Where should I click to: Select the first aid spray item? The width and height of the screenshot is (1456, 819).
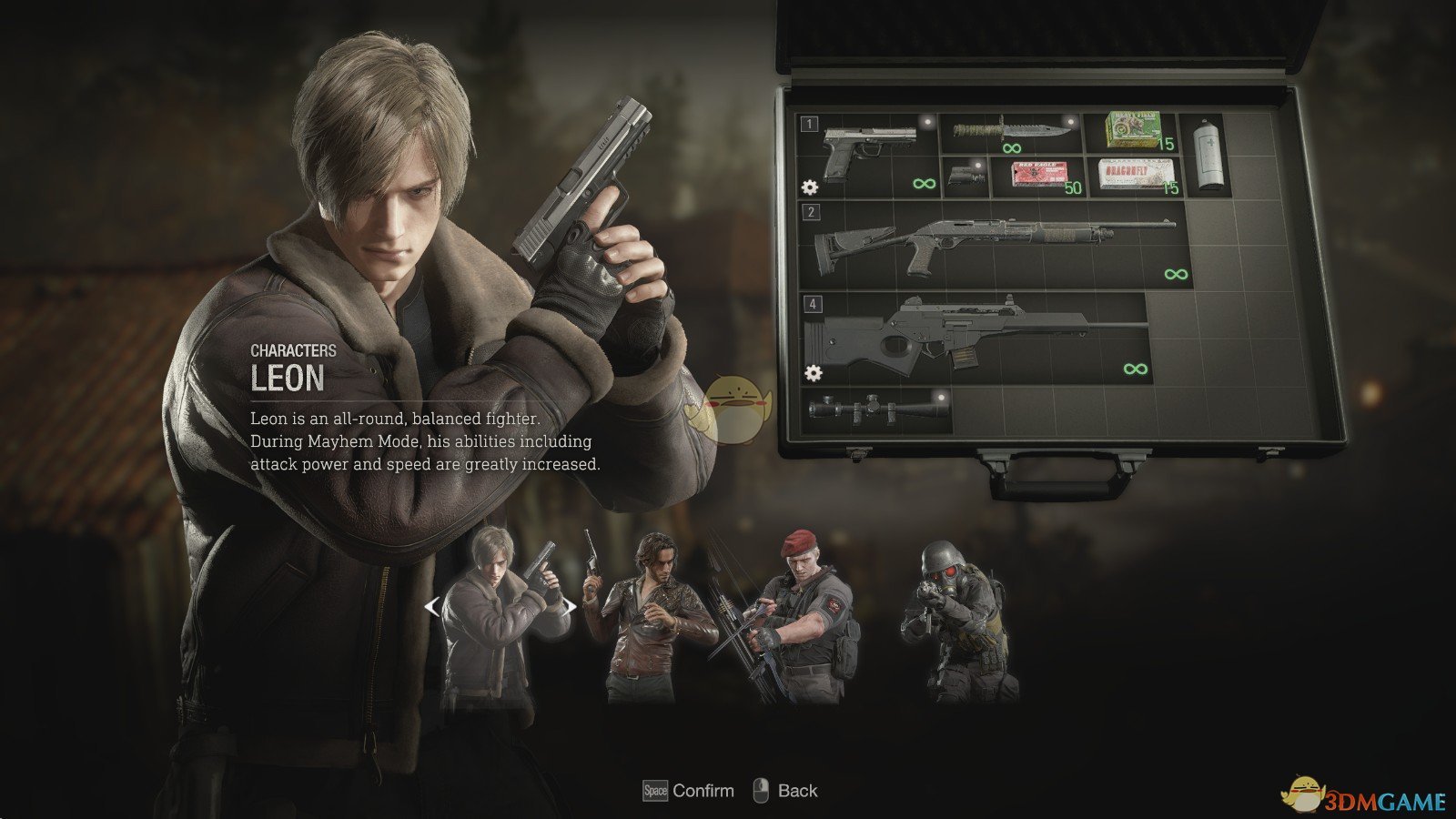1208,153
